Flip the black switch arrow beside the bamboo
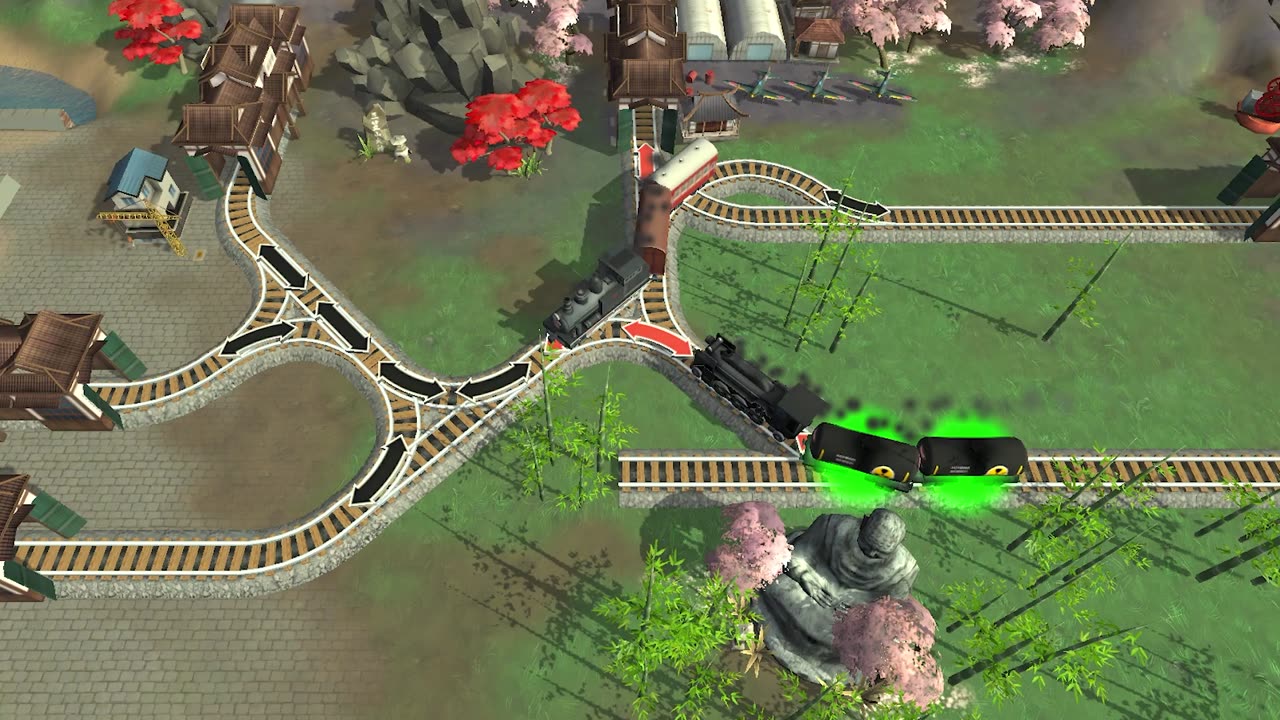Viewport: 1280px width, 720px height. coord(855,203)
